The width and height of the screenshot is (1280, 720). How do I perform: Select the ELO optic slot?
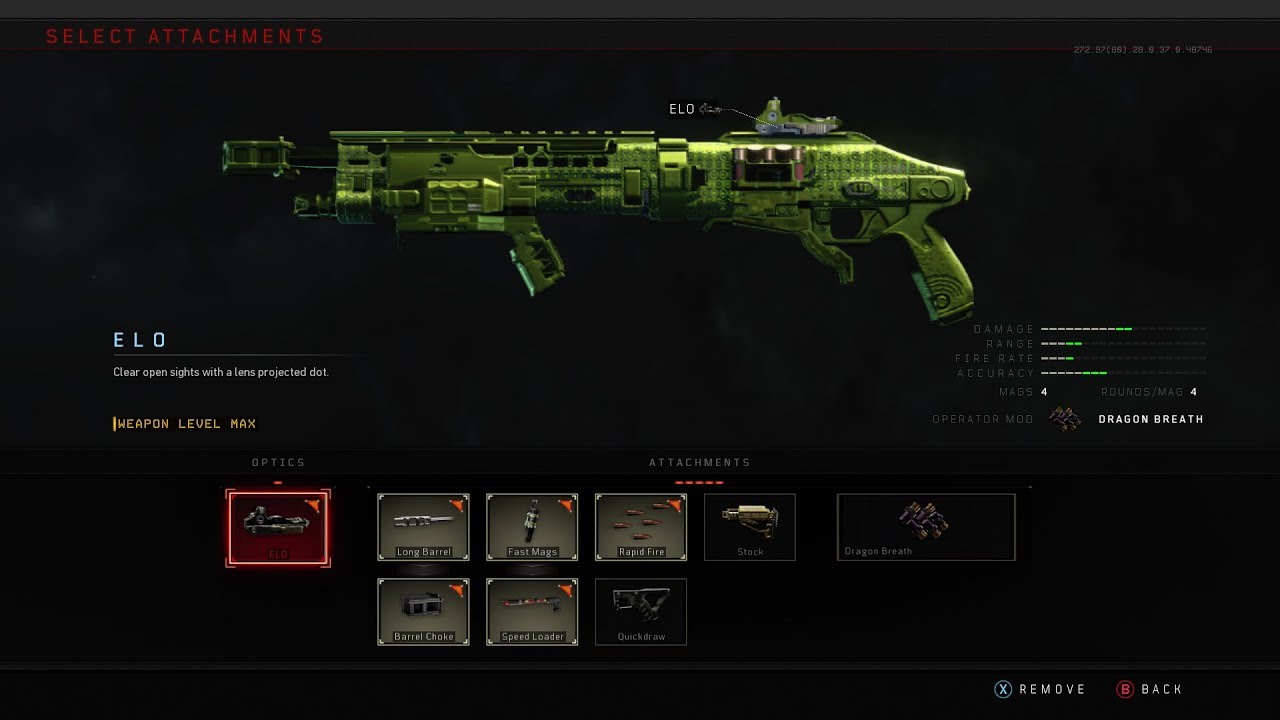click(x=278, y=528)
